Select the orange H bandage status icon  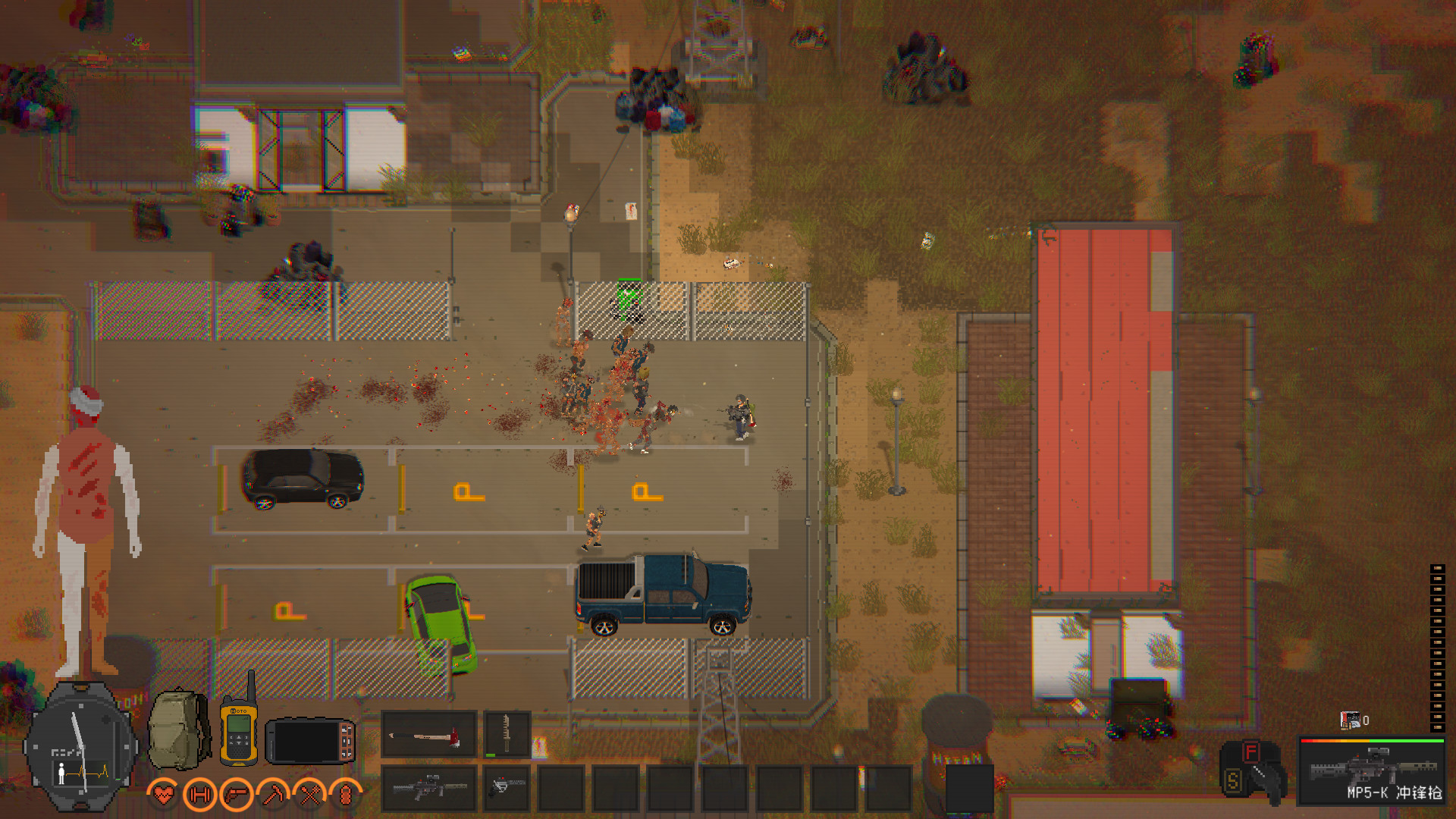click(199, 795)
